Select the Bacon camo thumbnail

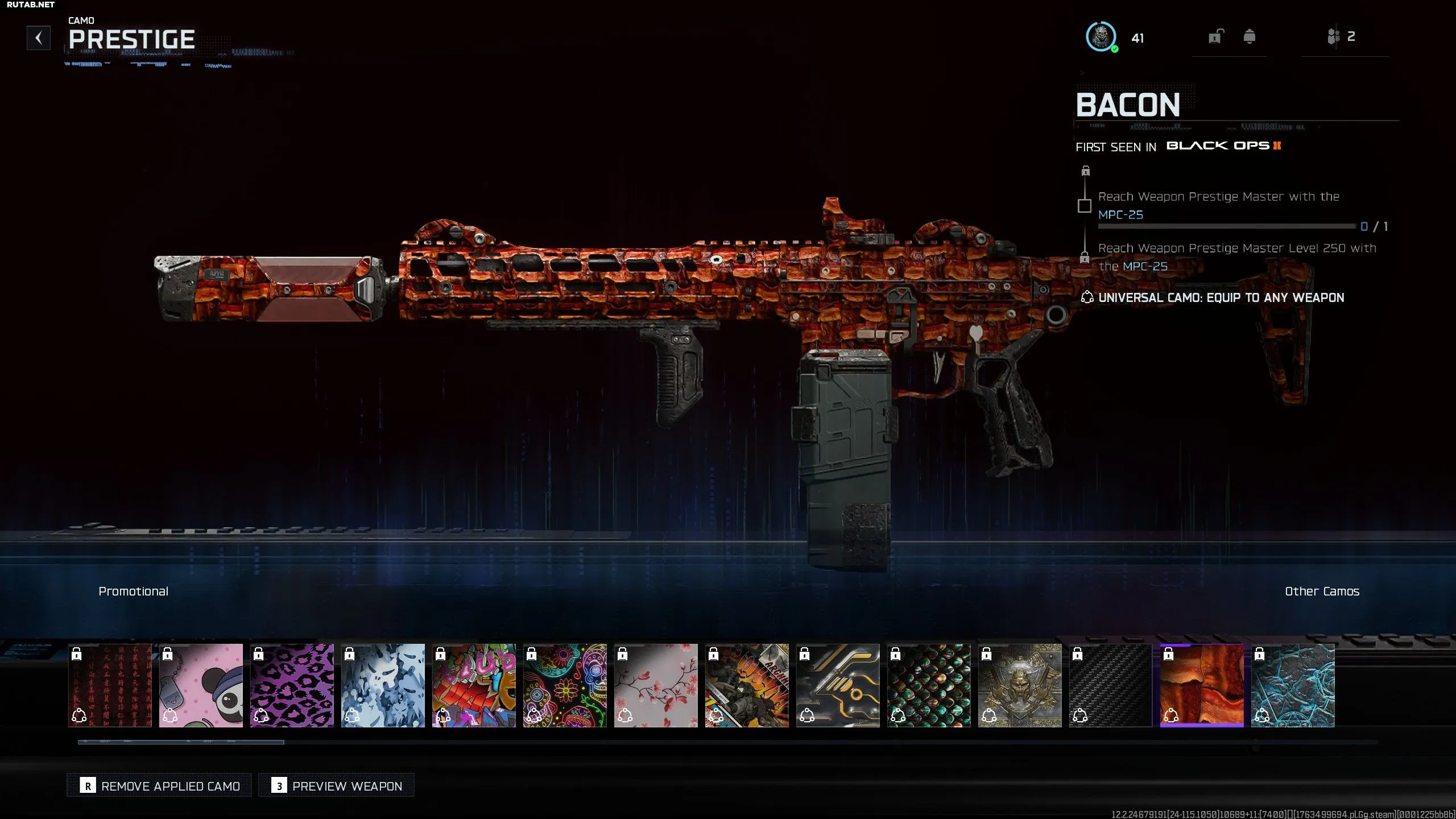tap(1202, 685)
